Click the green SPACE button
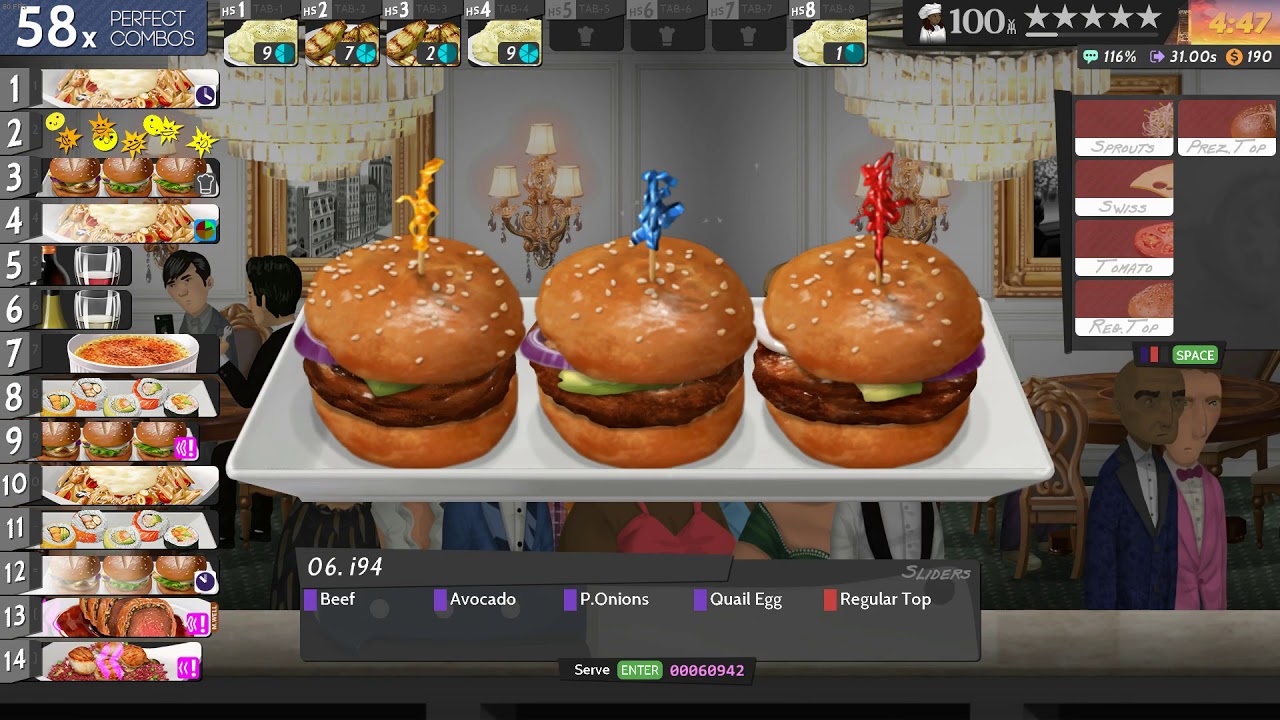 coord(1194,355)
